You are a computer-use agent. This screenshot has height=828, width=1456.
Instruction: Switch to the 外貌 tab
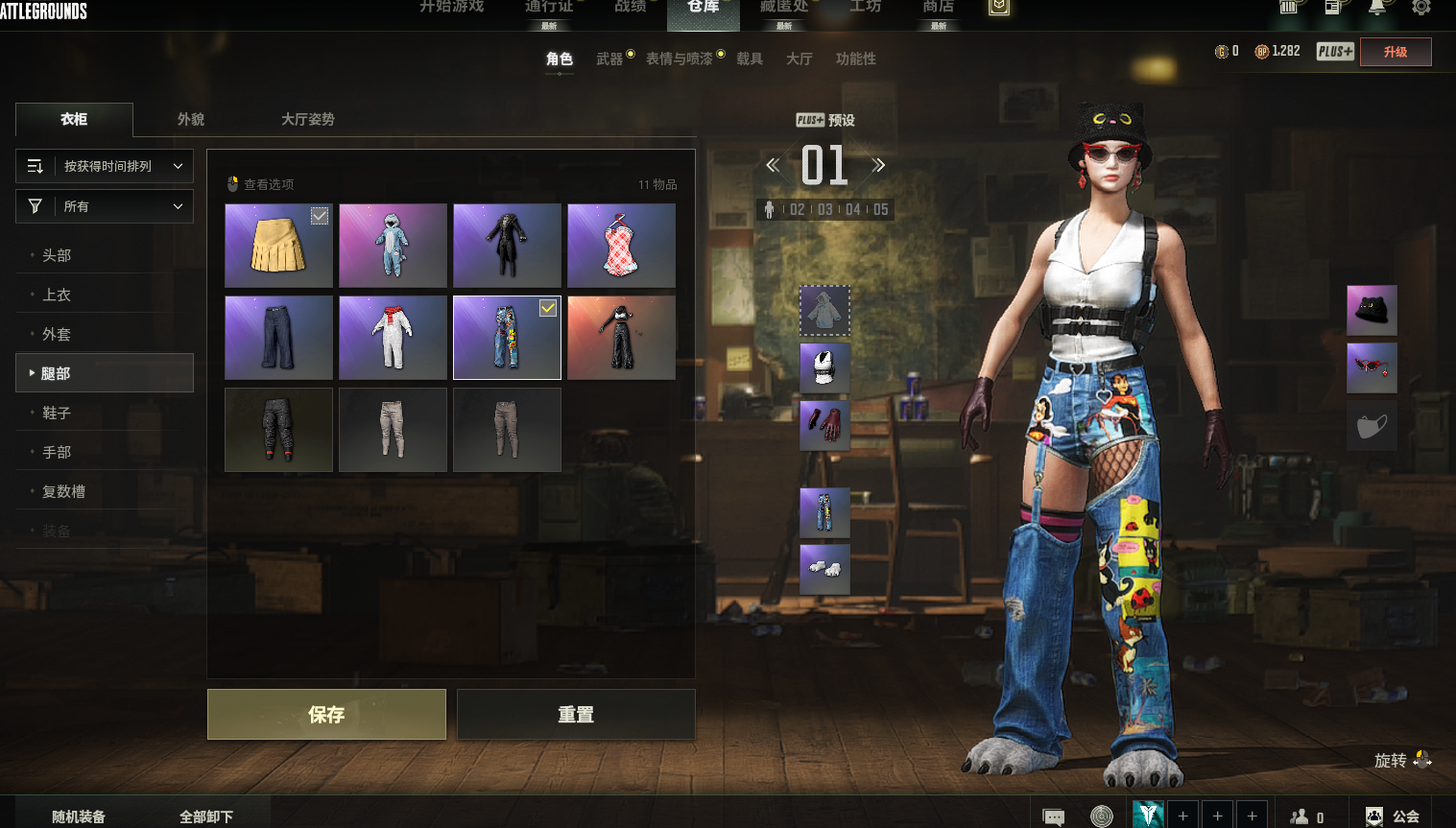191,119
